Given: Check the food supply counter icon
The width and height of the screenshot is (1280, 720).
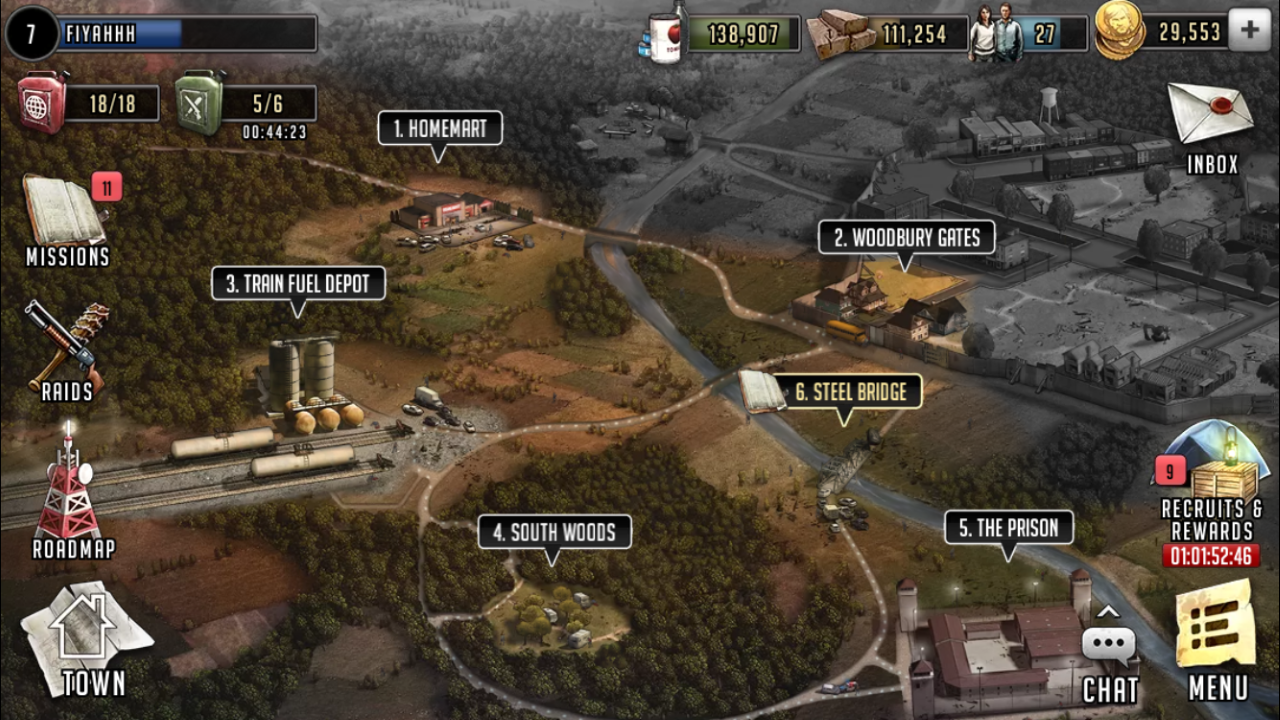Looking at the screenshot, I should click(664, 34).
